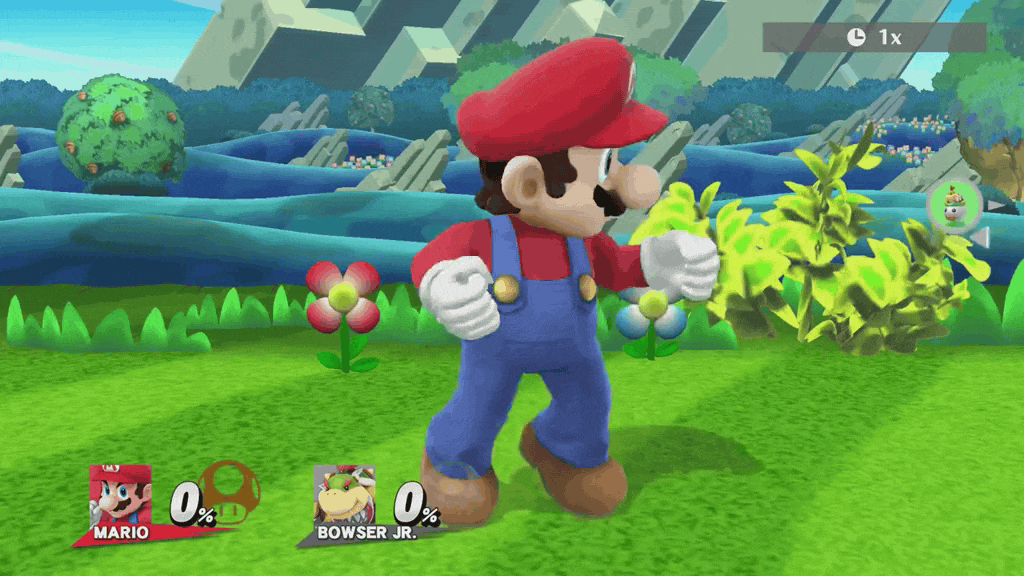Select Mario's fighter portrait

(x=119, y=495)
